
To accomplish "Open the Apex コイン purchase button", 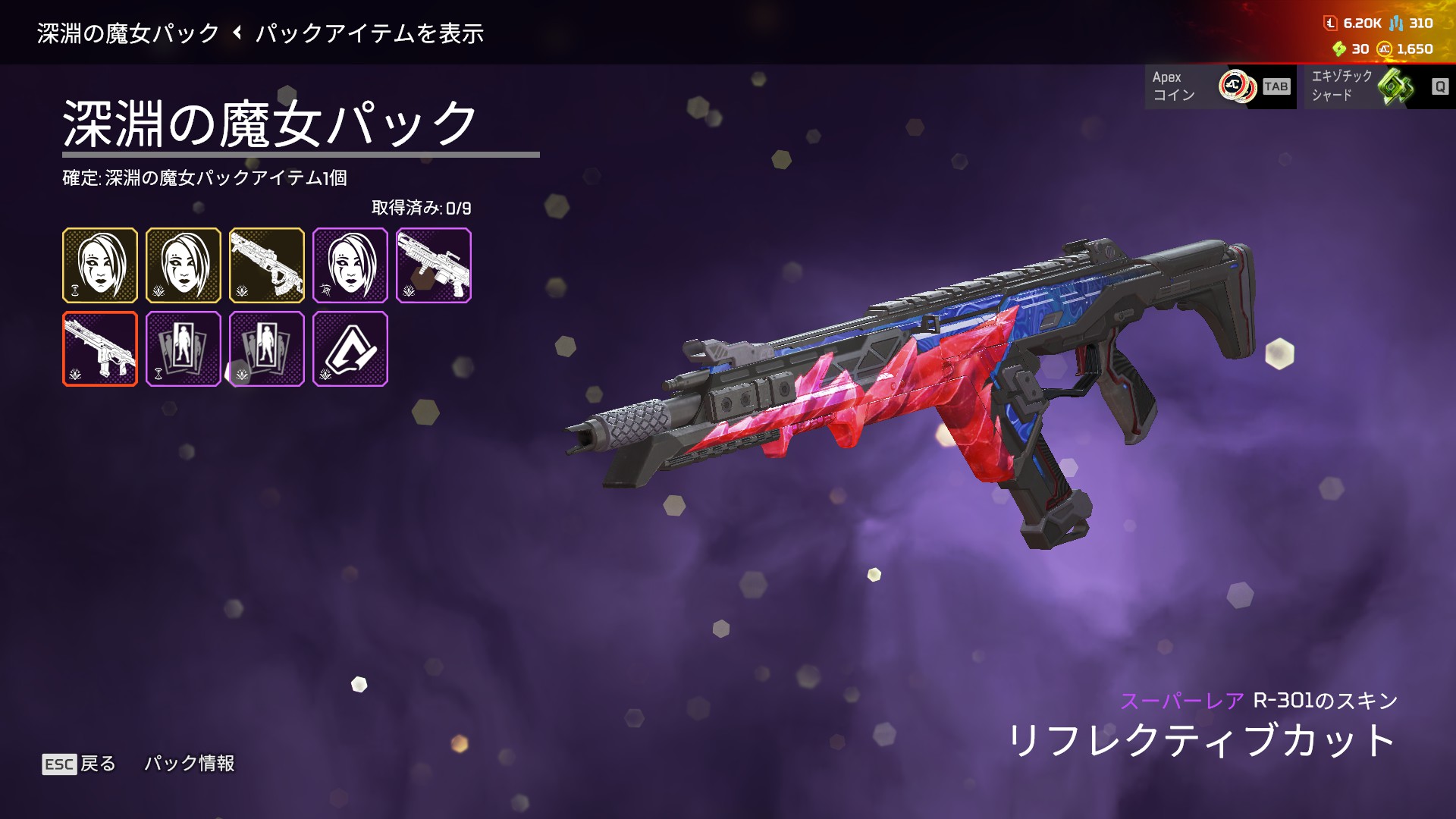I will coord(1220,86).
